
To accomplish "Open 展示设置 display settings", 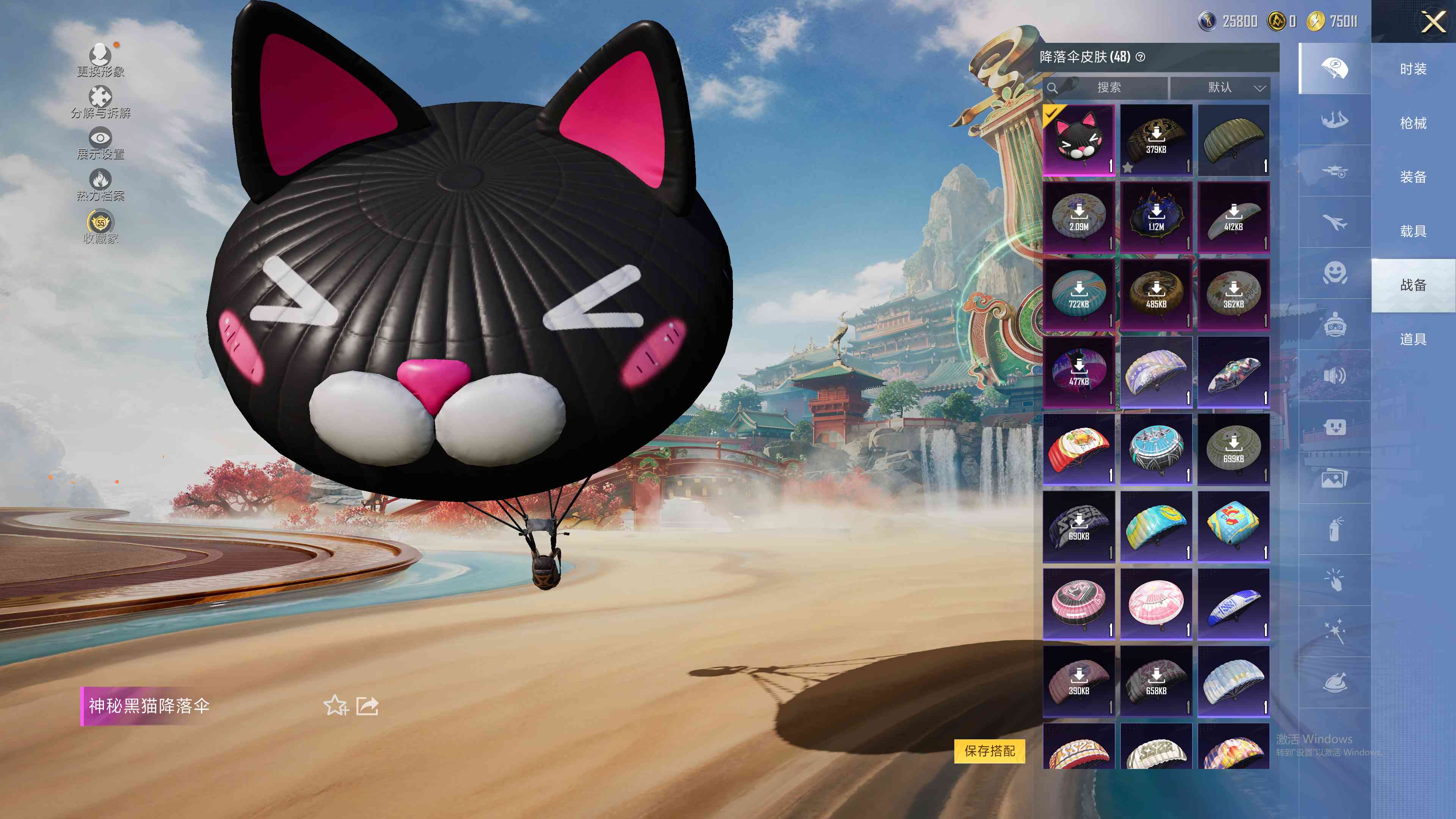I will pos(100,143).
